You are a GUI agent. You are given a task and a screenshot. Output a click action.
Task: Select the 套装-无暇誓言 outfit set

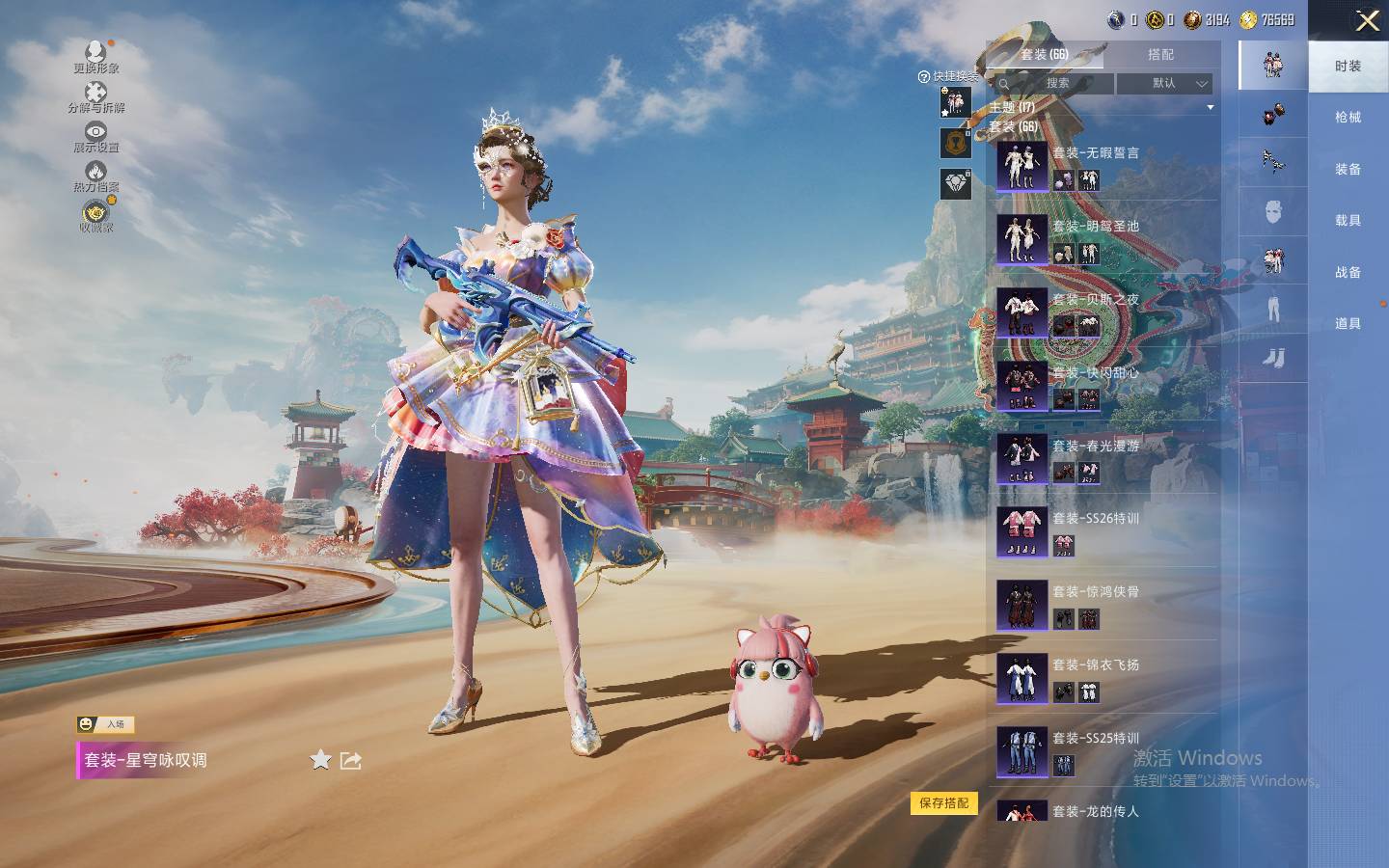click(x=1096, y=154)
